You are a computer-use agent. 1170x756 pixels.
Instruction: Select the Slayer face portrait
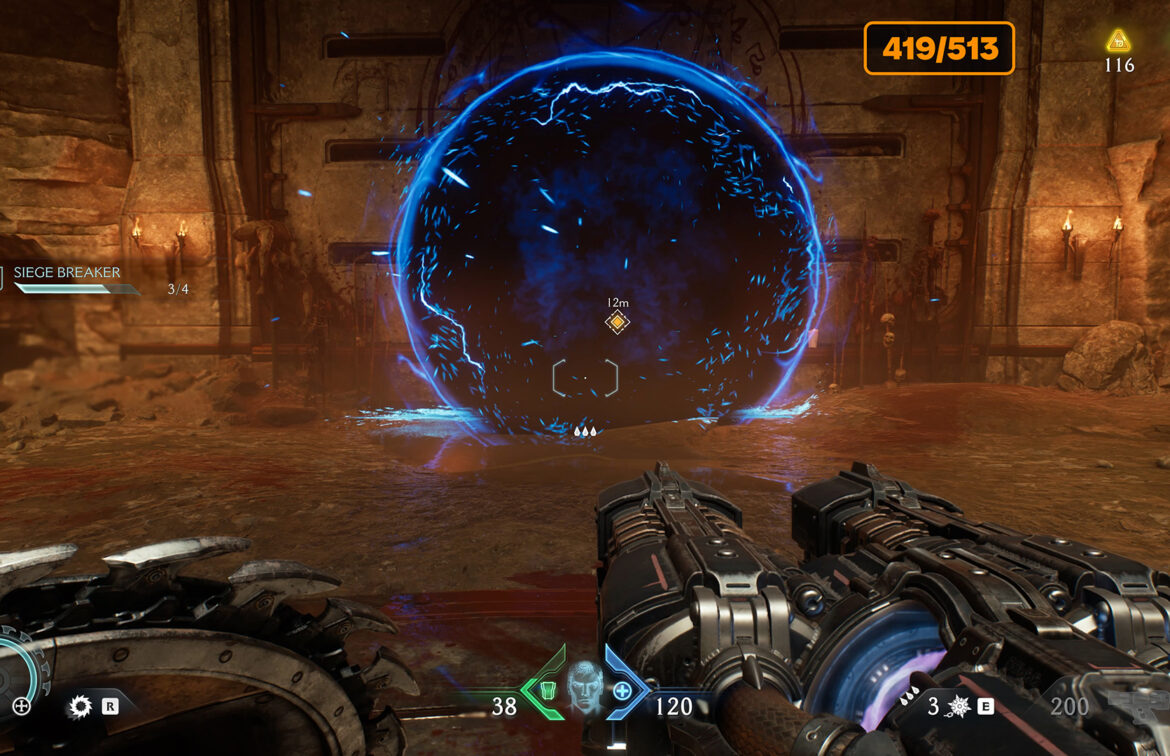click(x=584, y=686)
